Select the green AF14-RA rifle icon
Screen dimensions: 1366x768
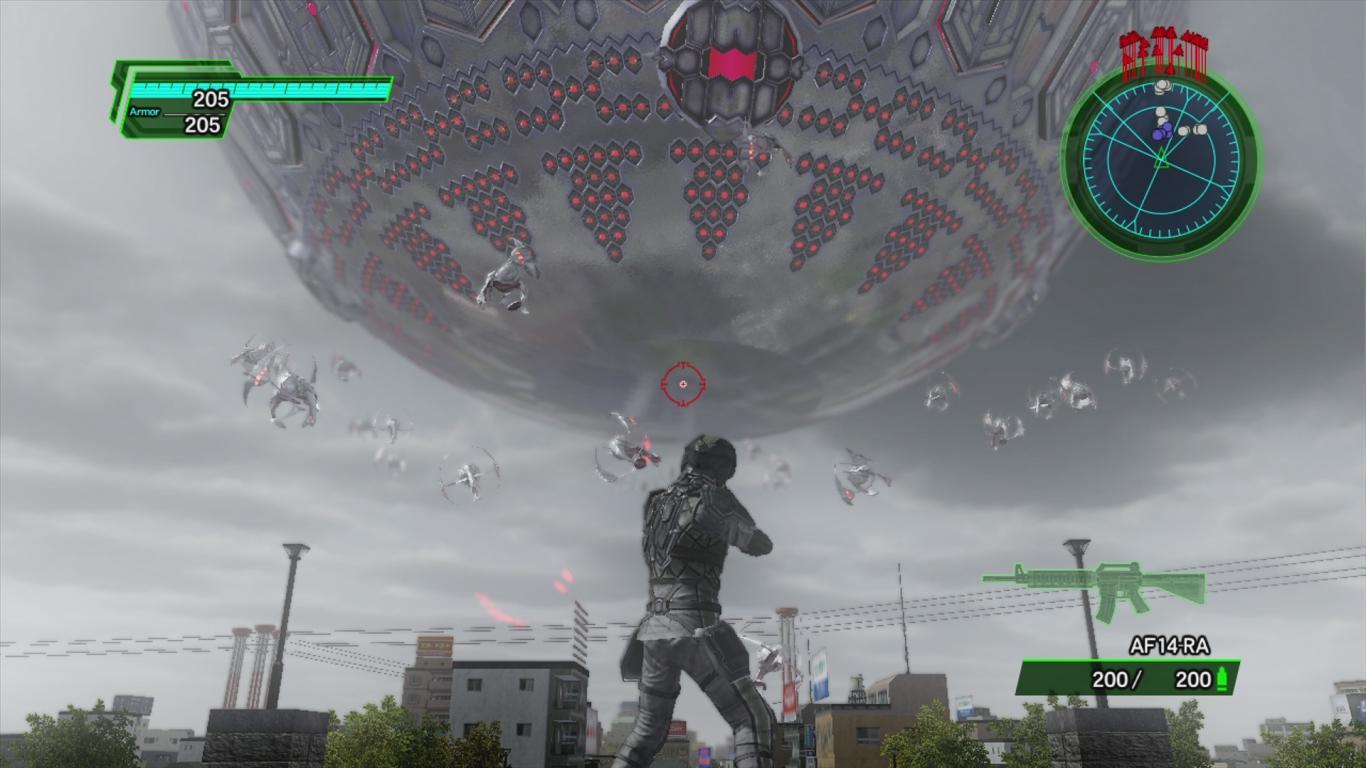tap(1094, 585)
